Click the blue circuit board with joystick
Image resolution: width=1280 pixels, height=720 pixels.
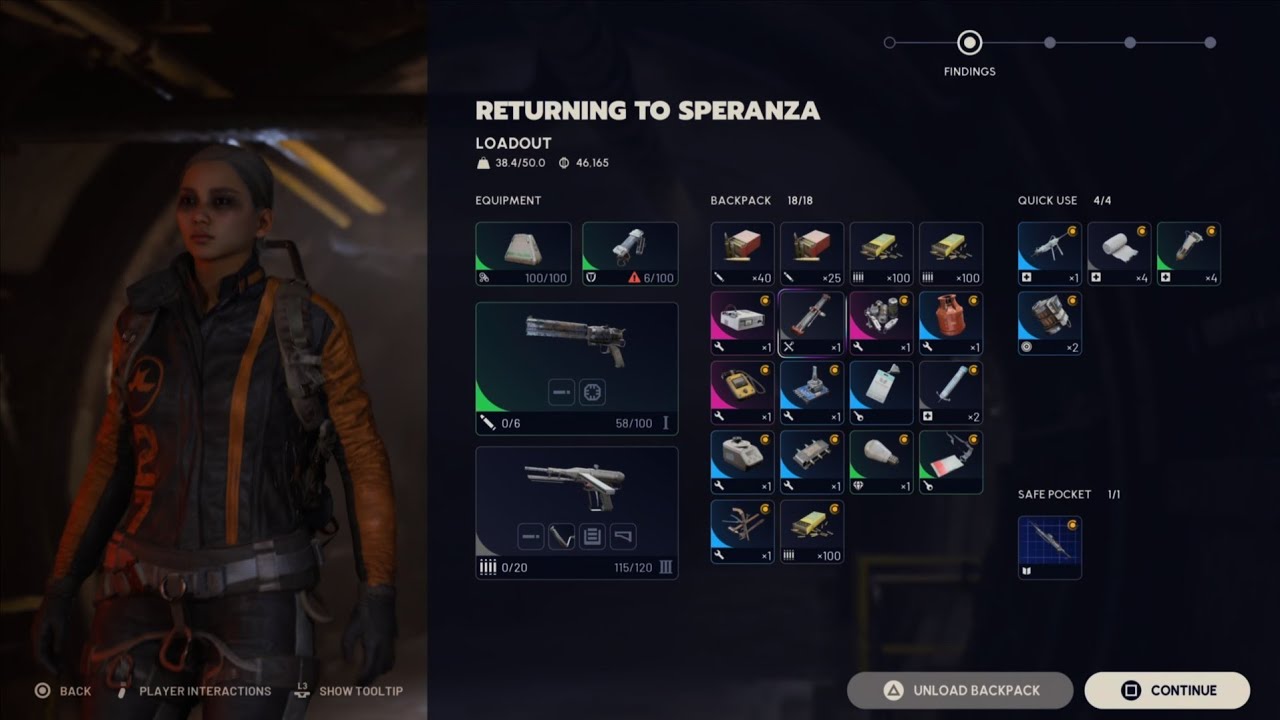(x=812, y=393)
